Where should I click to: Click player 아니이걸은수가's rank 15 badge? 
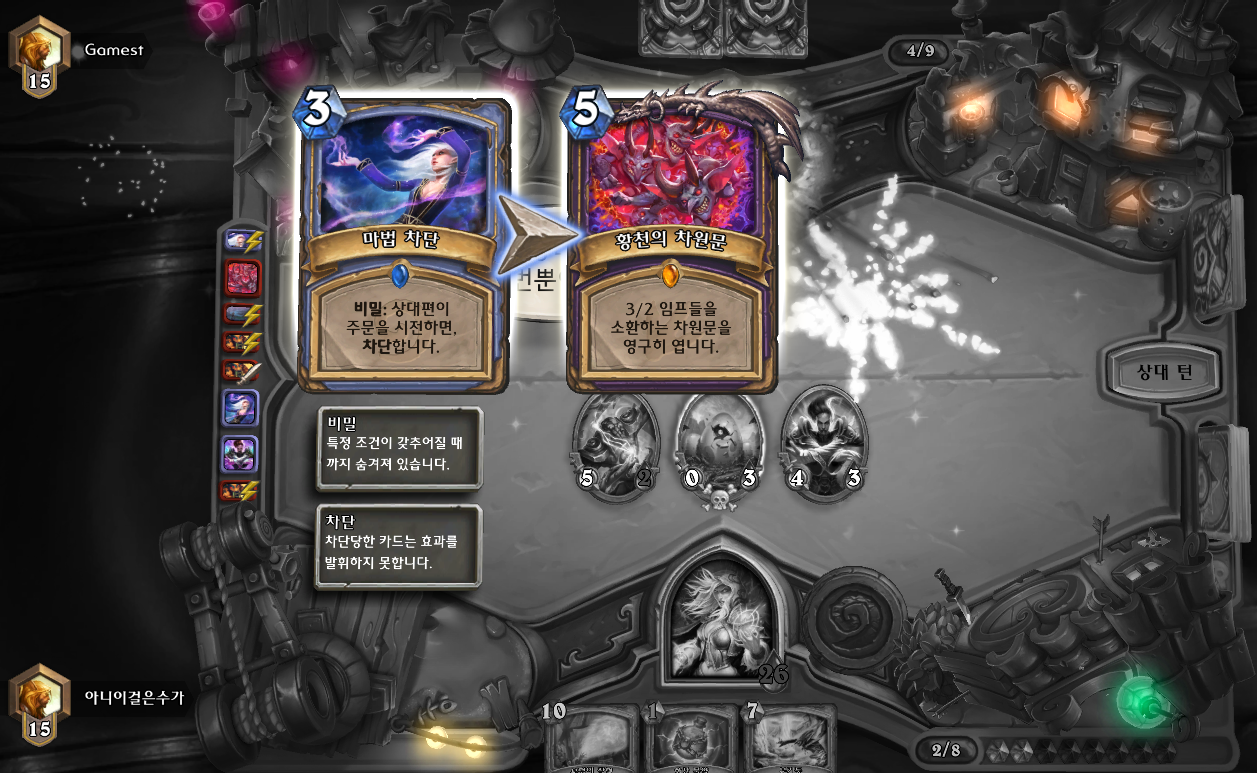[39, 704]
